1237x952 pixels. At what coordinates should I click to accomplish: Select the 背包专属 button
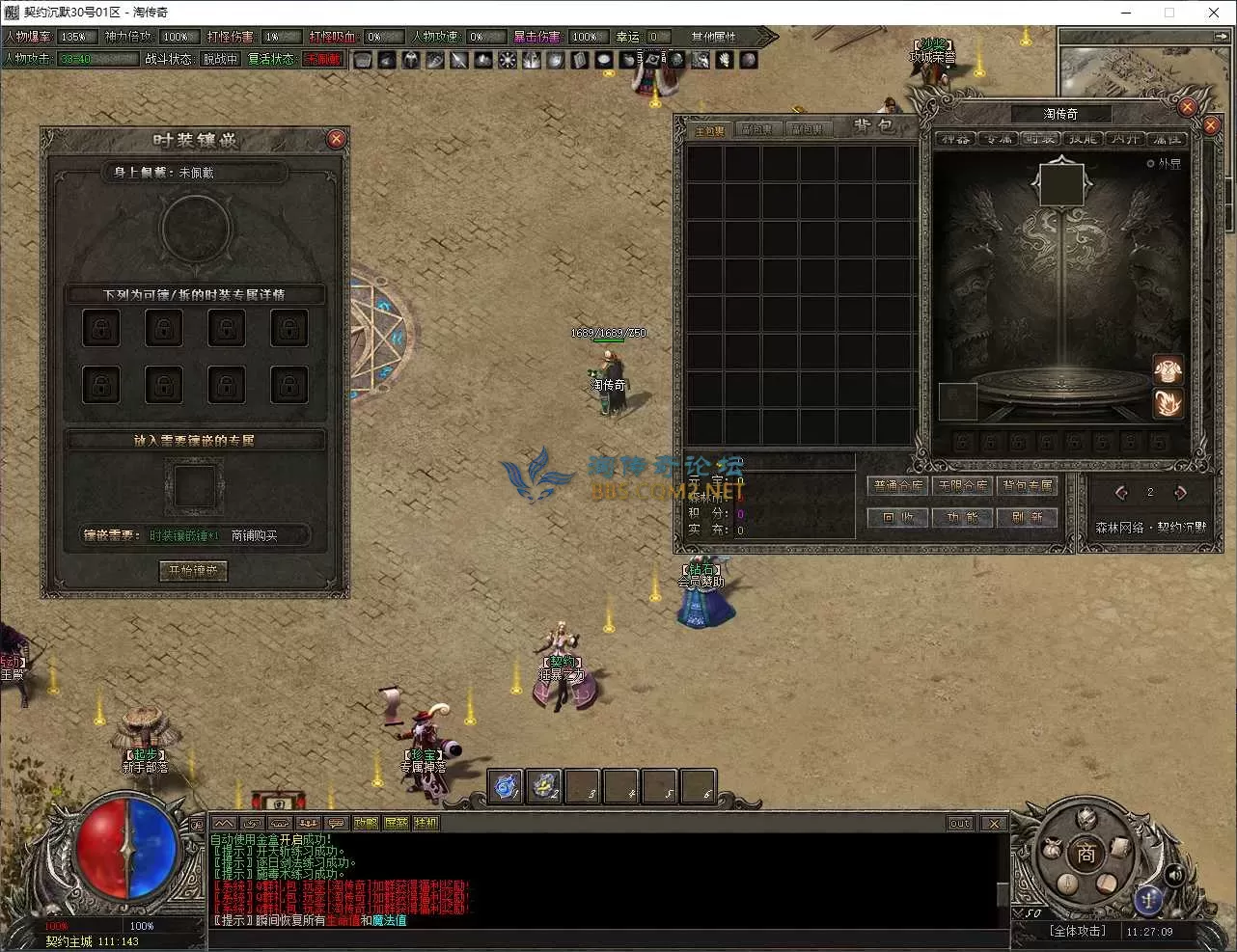pyautogui.click(x=1027, y=486)
